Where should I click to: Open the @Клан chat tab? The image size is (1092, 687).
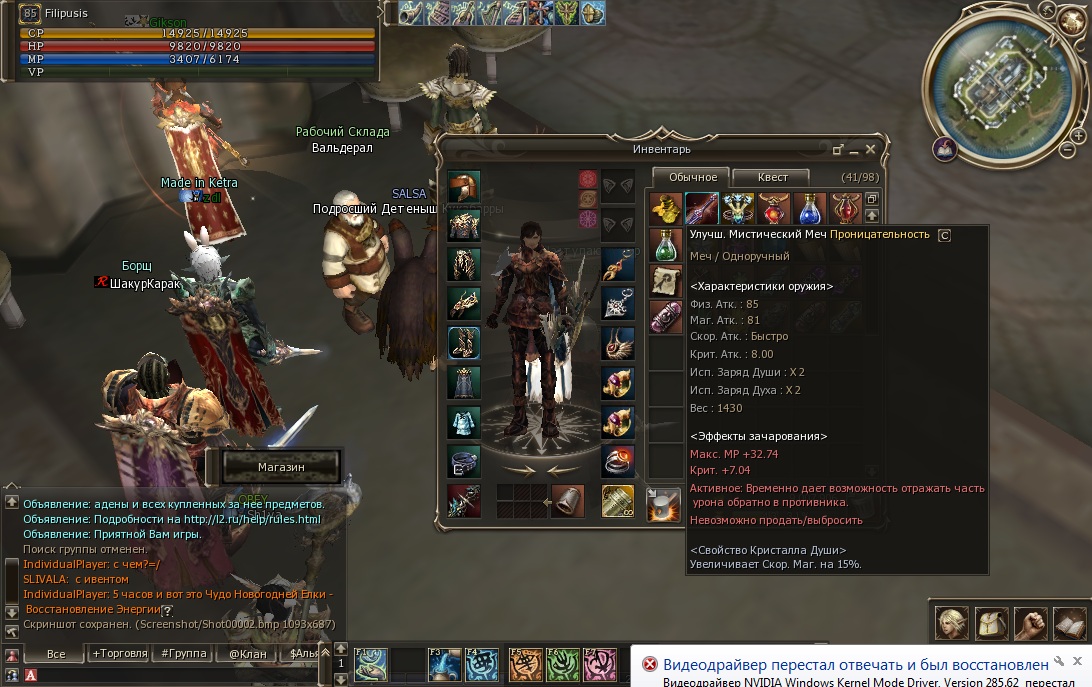pos(246,654)
